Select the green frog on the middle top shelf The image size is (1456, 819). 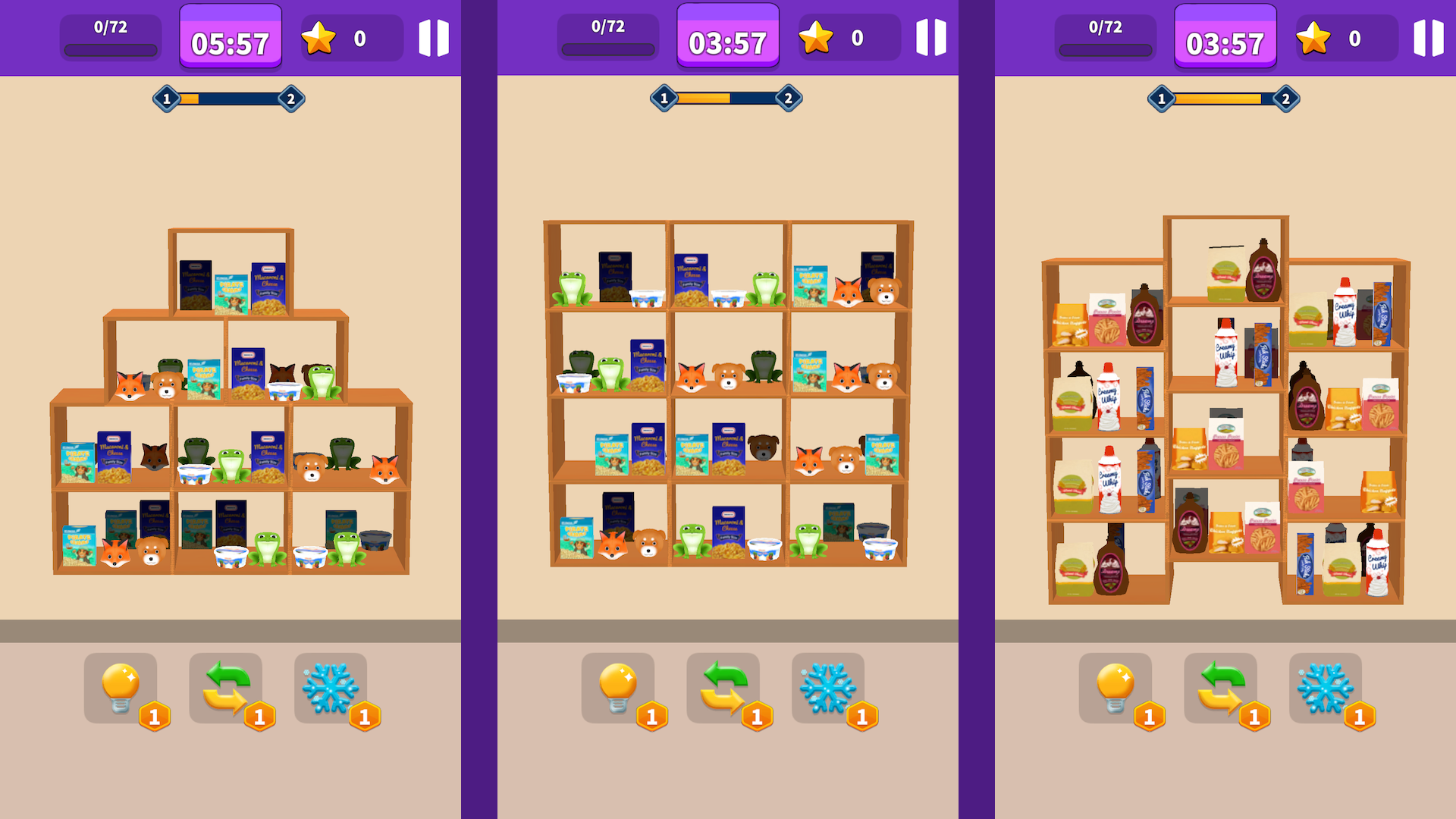572,290
